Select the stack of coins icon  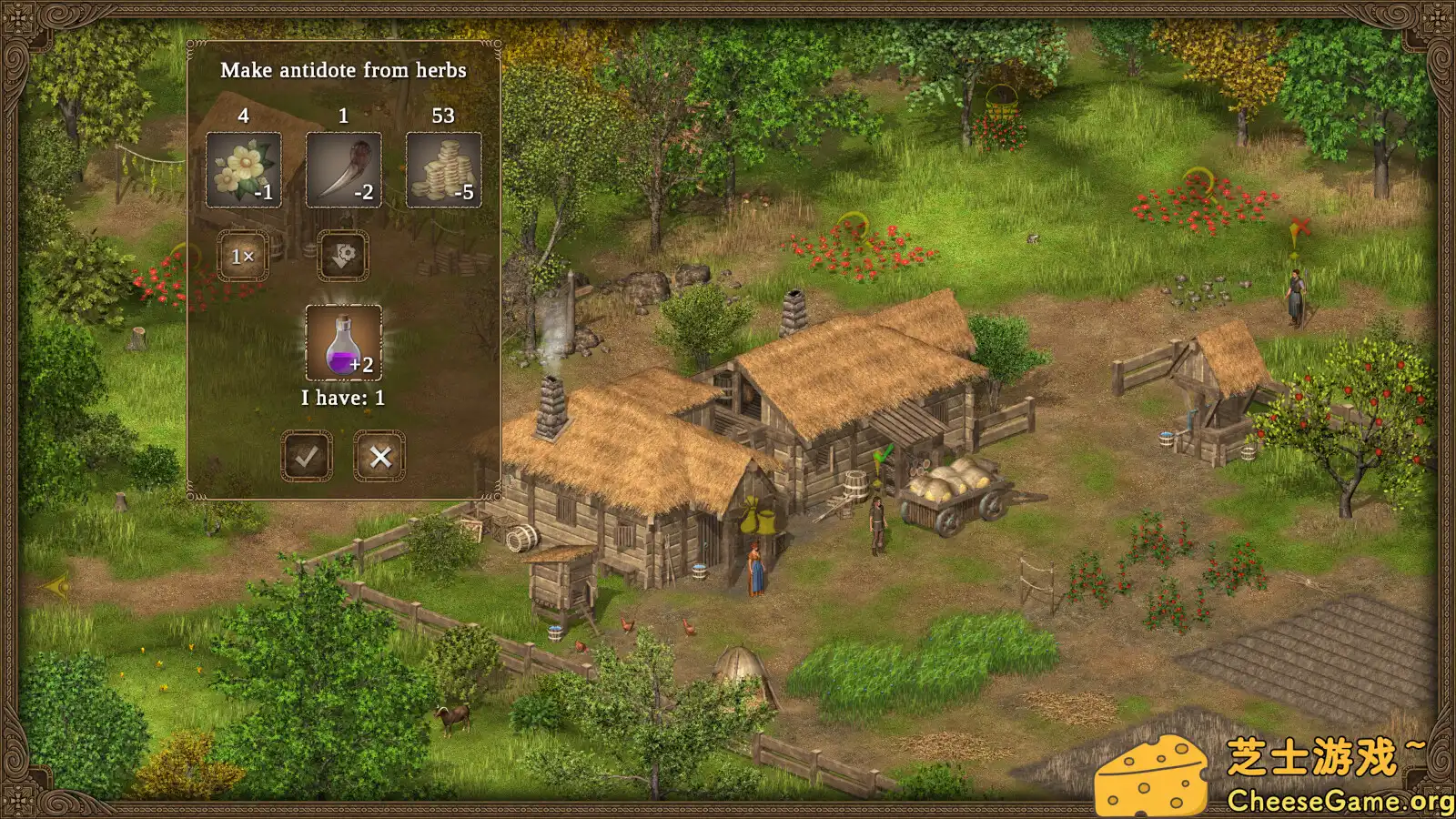pyautogui.click(x=443, y=170)
